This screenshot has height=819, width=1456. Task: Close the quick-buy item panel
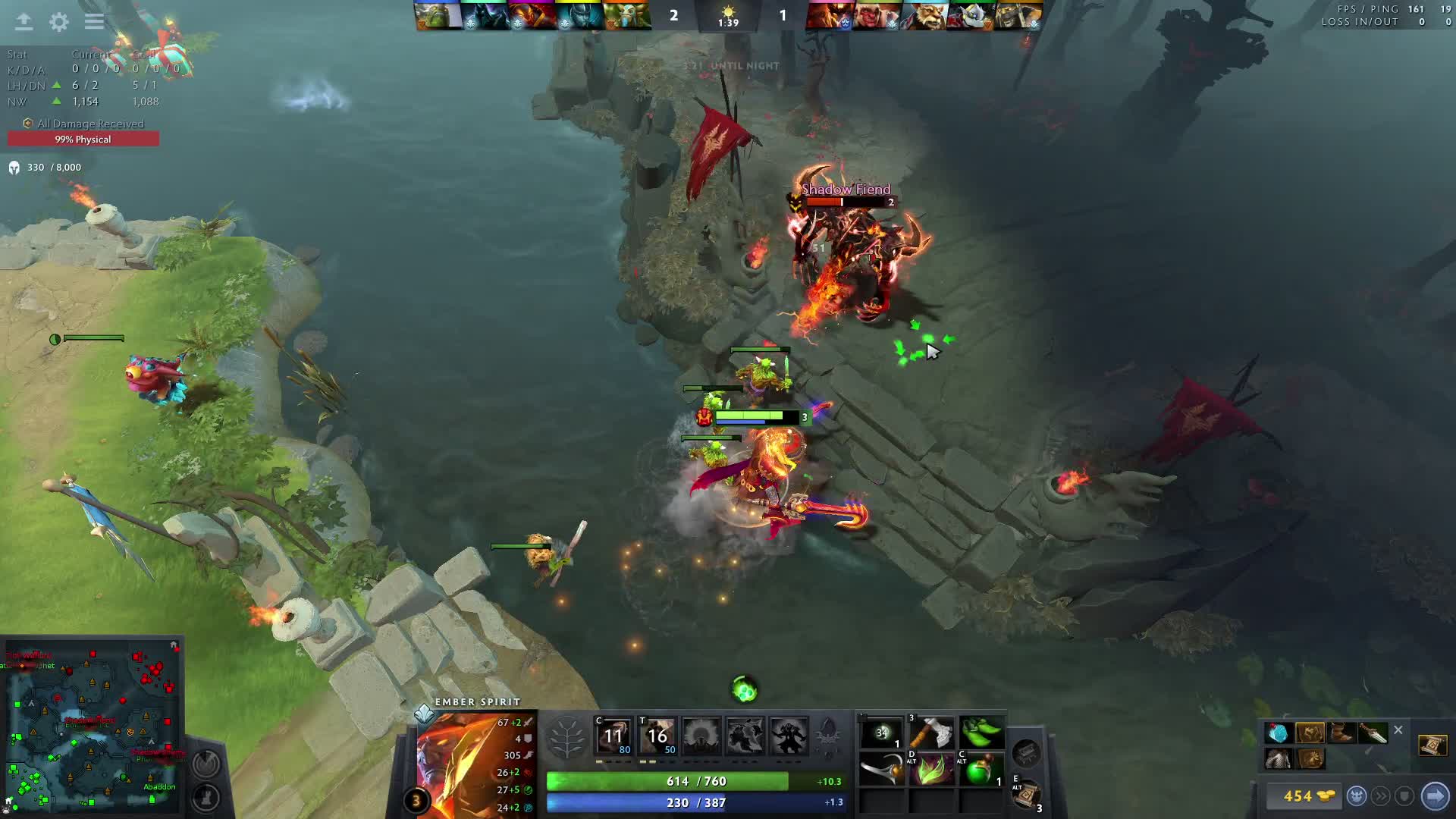1398,730
